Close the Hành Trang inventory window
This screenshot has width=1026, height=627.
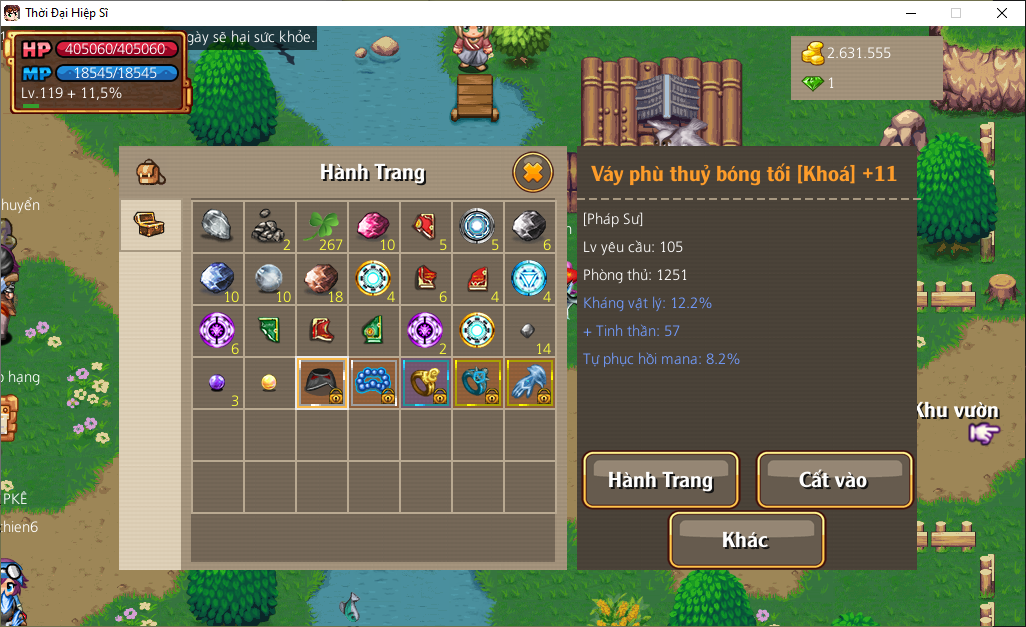click(532, 173)
